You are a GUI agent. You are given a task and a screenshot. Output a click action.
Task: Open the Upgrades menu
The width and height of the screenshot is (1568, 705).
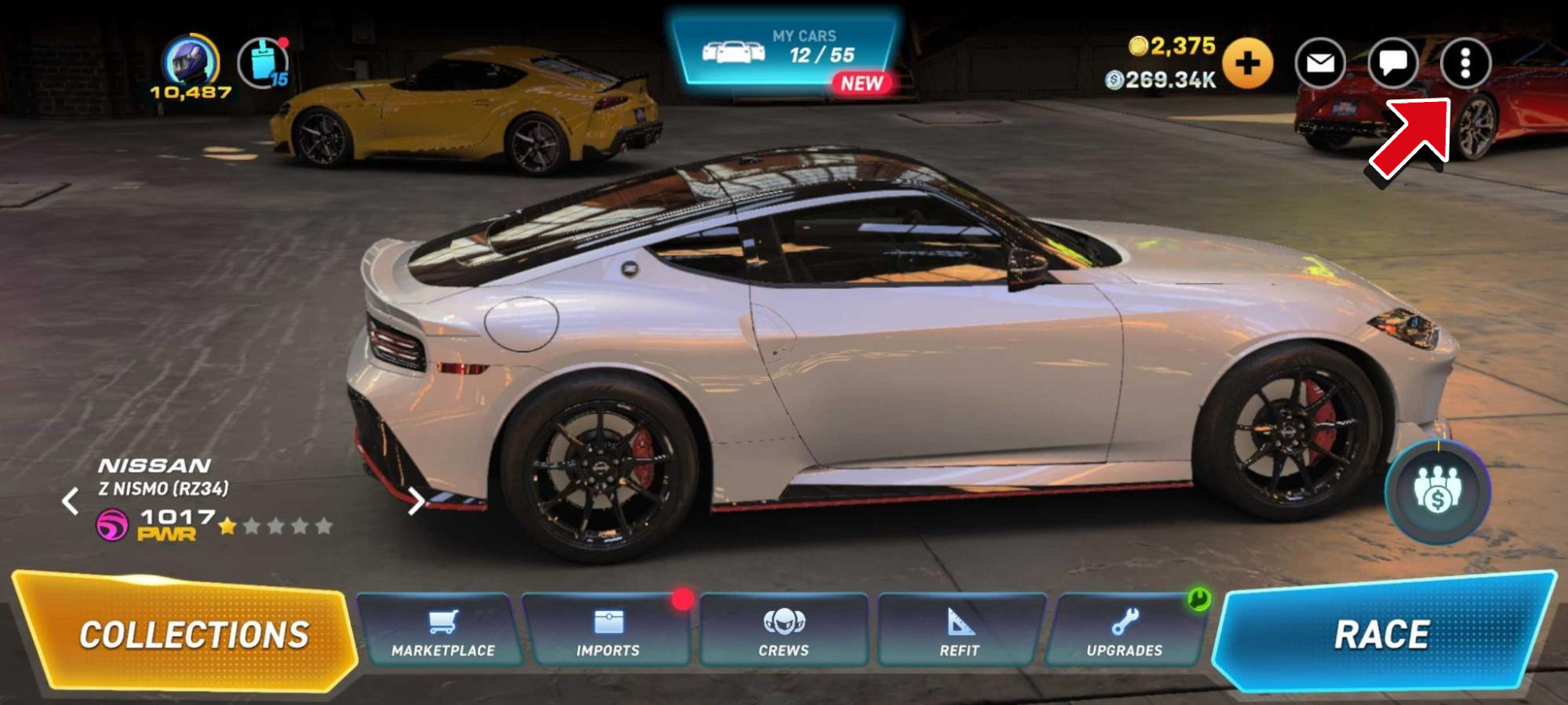click(x=1124, y=632)
